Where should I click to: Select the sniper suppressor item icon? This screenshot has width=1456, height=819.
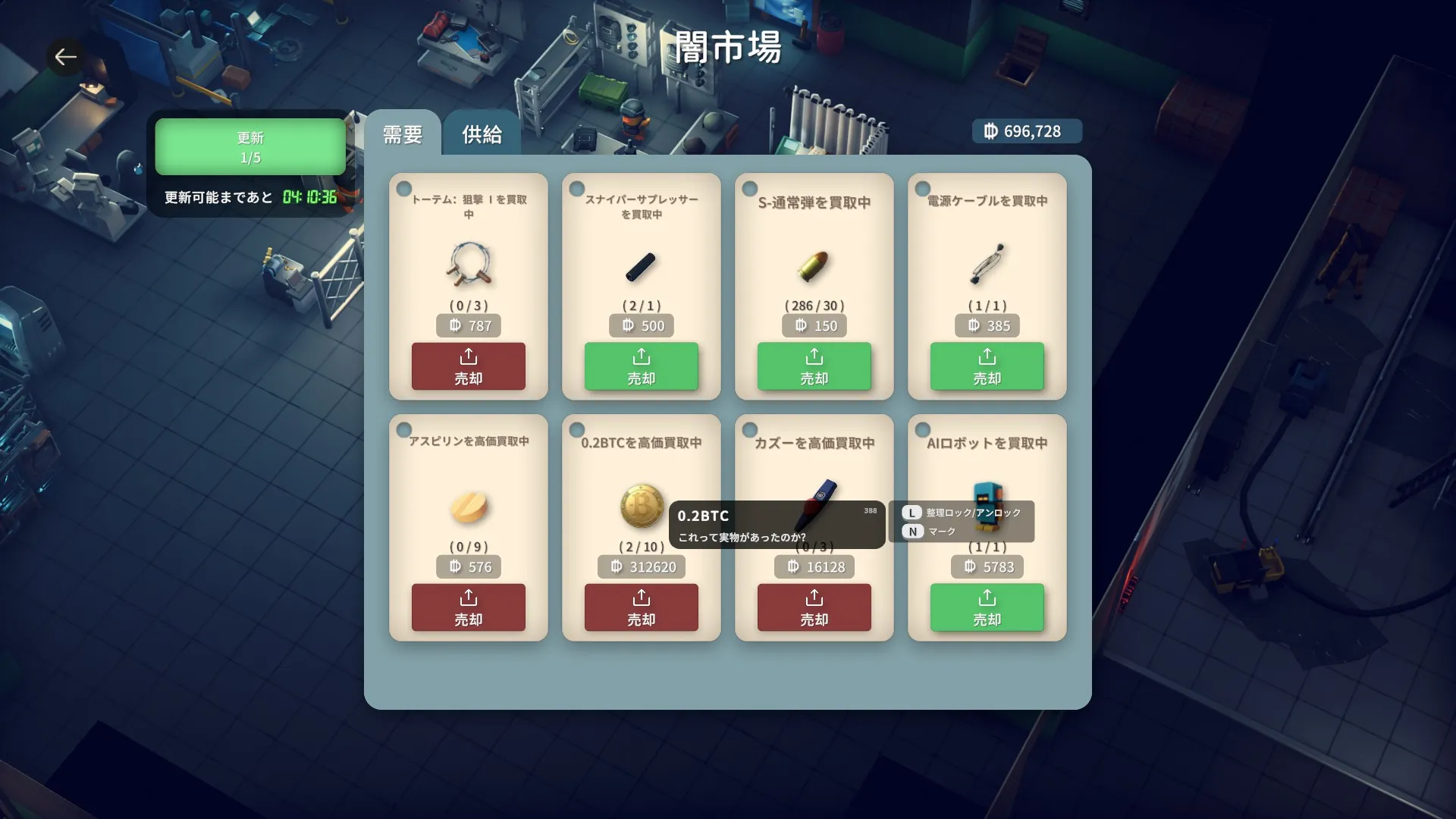coord(641,267)
